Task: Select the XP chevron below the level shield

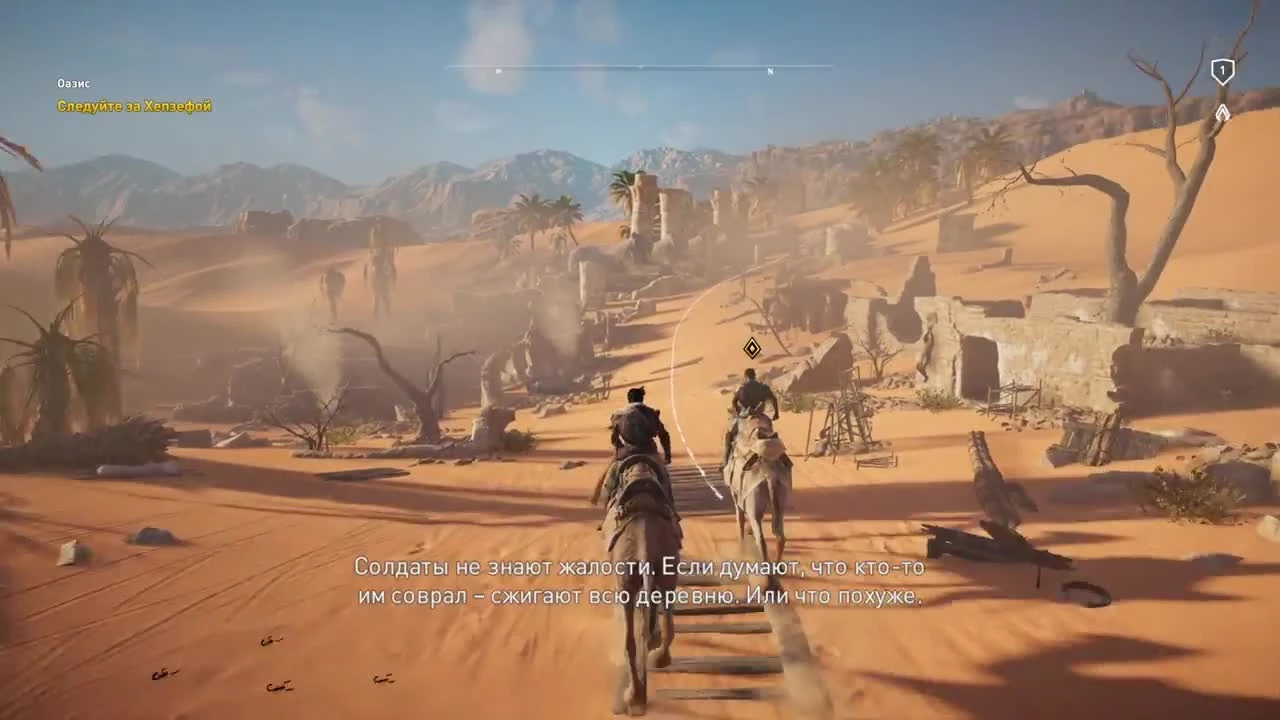Action: 1222,112
